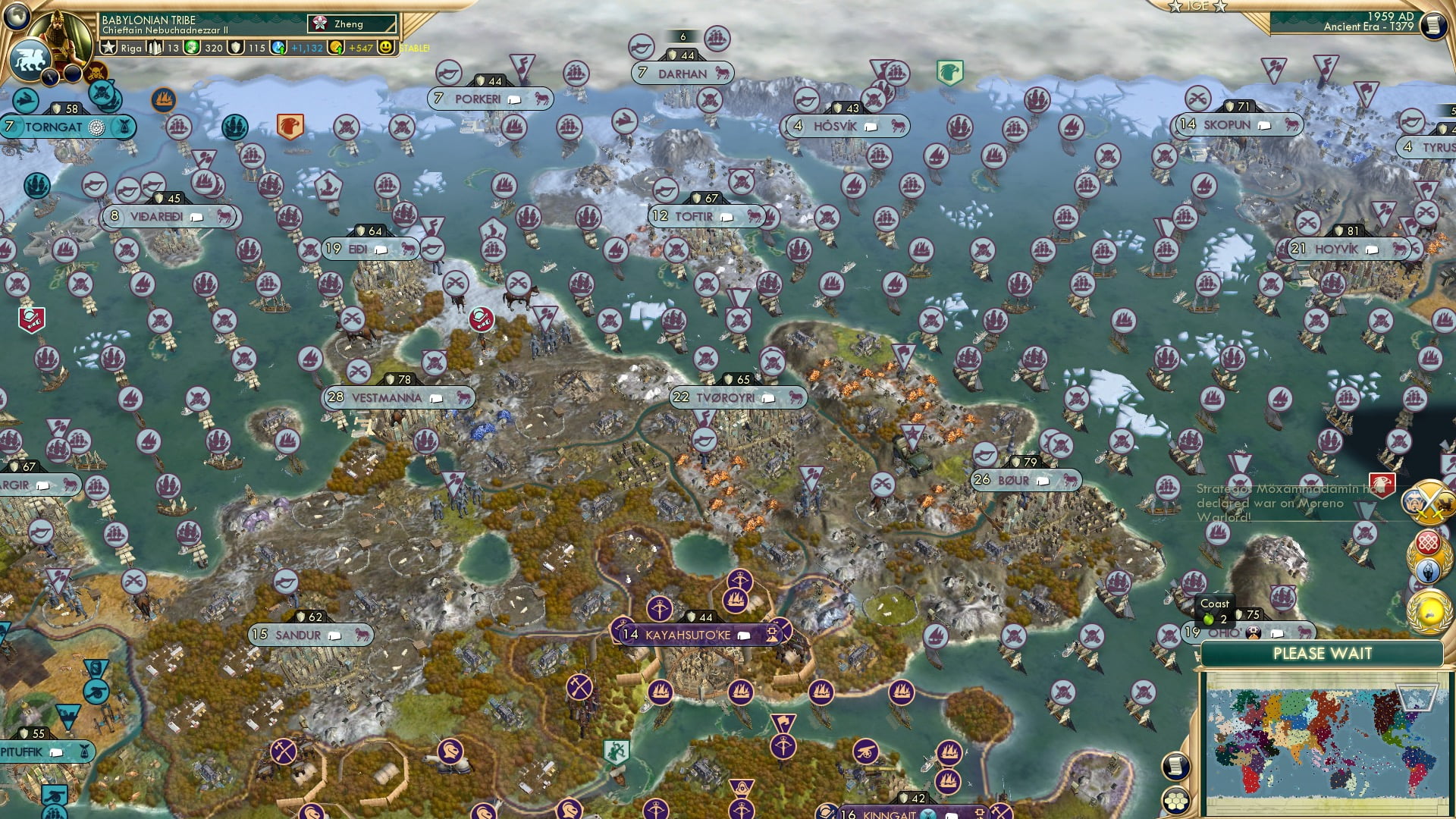Screen dimensions: 1456x819
Task: Click the green science research icon
Action: point(193,48)
